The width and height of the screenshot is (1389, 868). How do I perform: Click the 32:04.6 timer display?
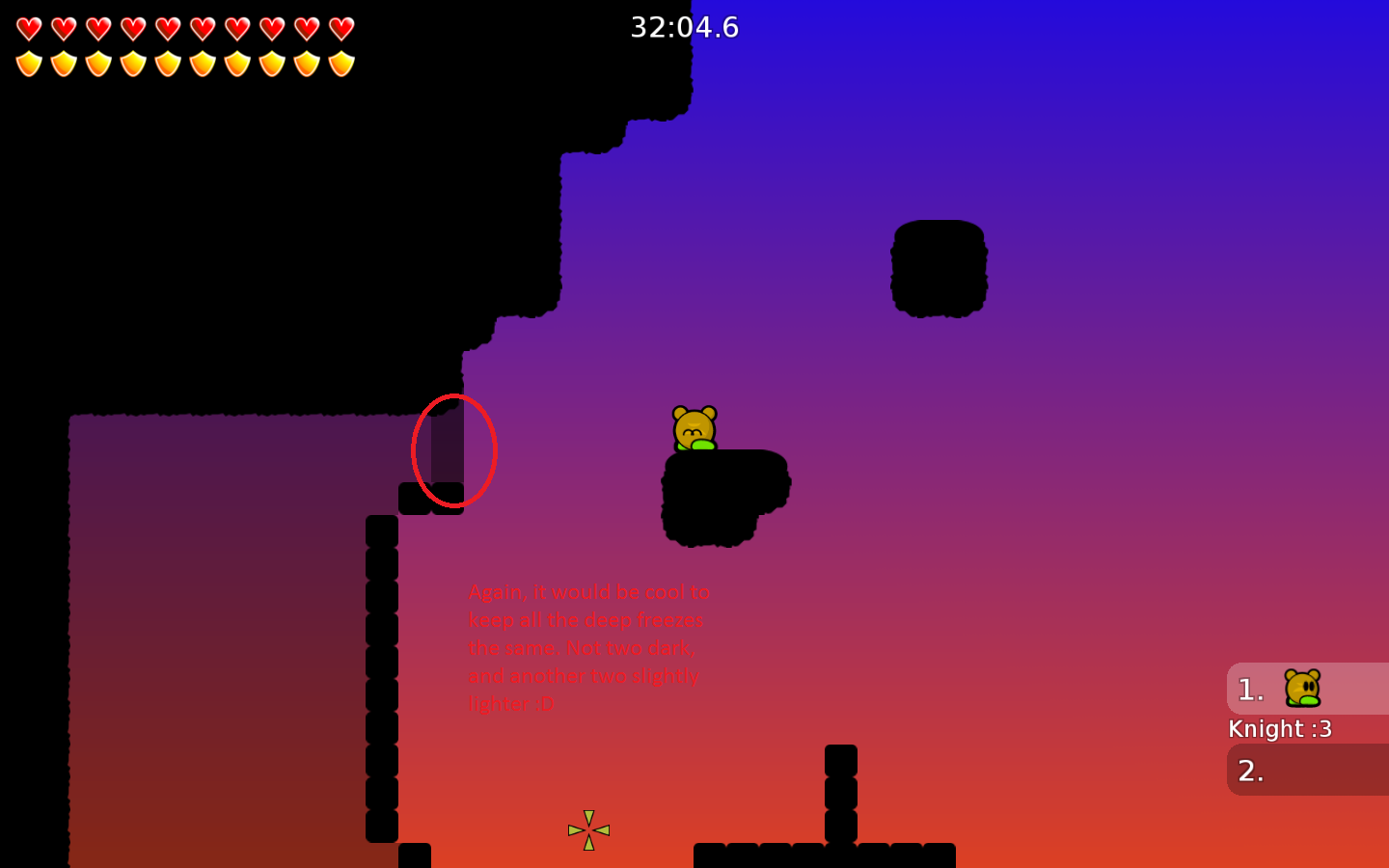coord(687,27)
